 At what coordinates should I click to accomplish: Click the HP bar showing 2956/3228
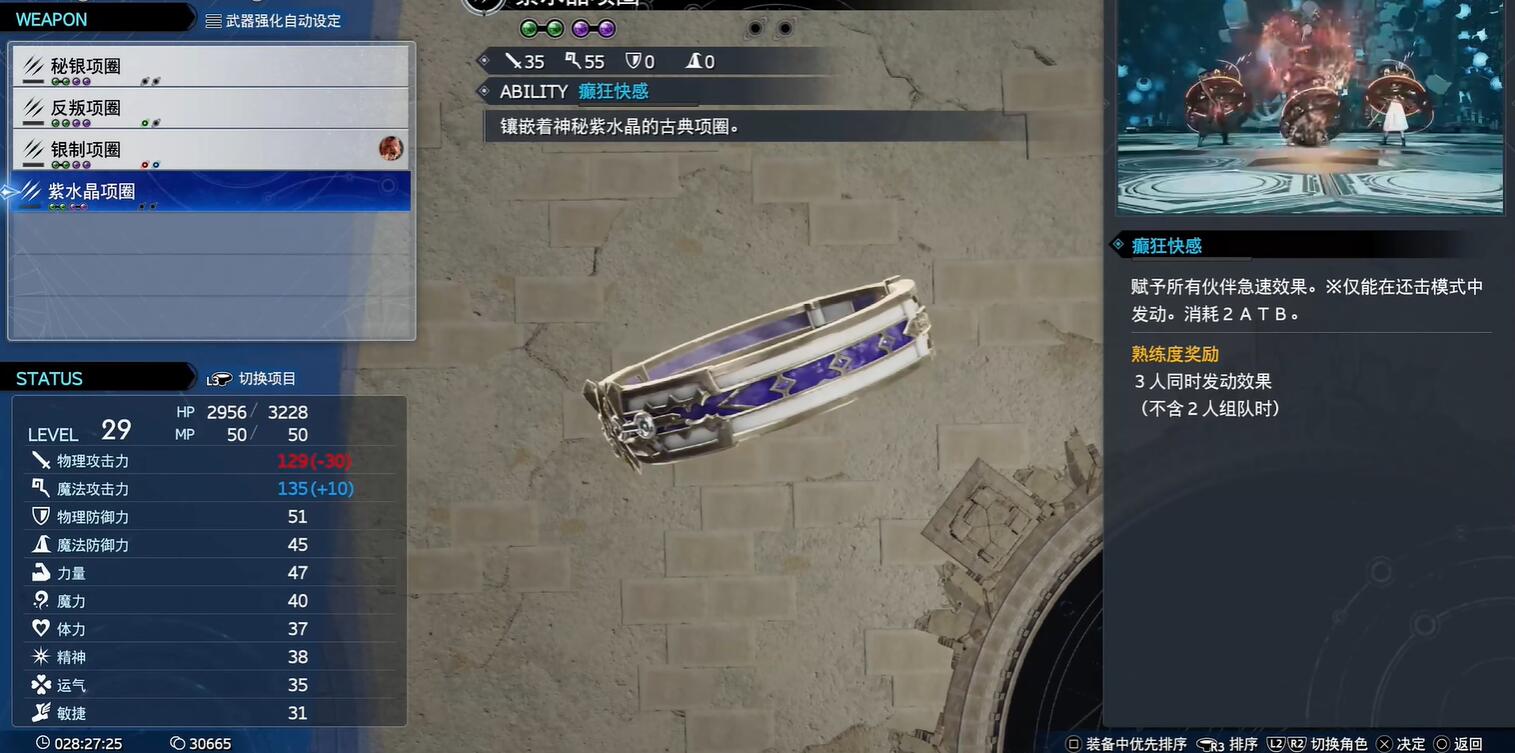[x=245, y=411]
